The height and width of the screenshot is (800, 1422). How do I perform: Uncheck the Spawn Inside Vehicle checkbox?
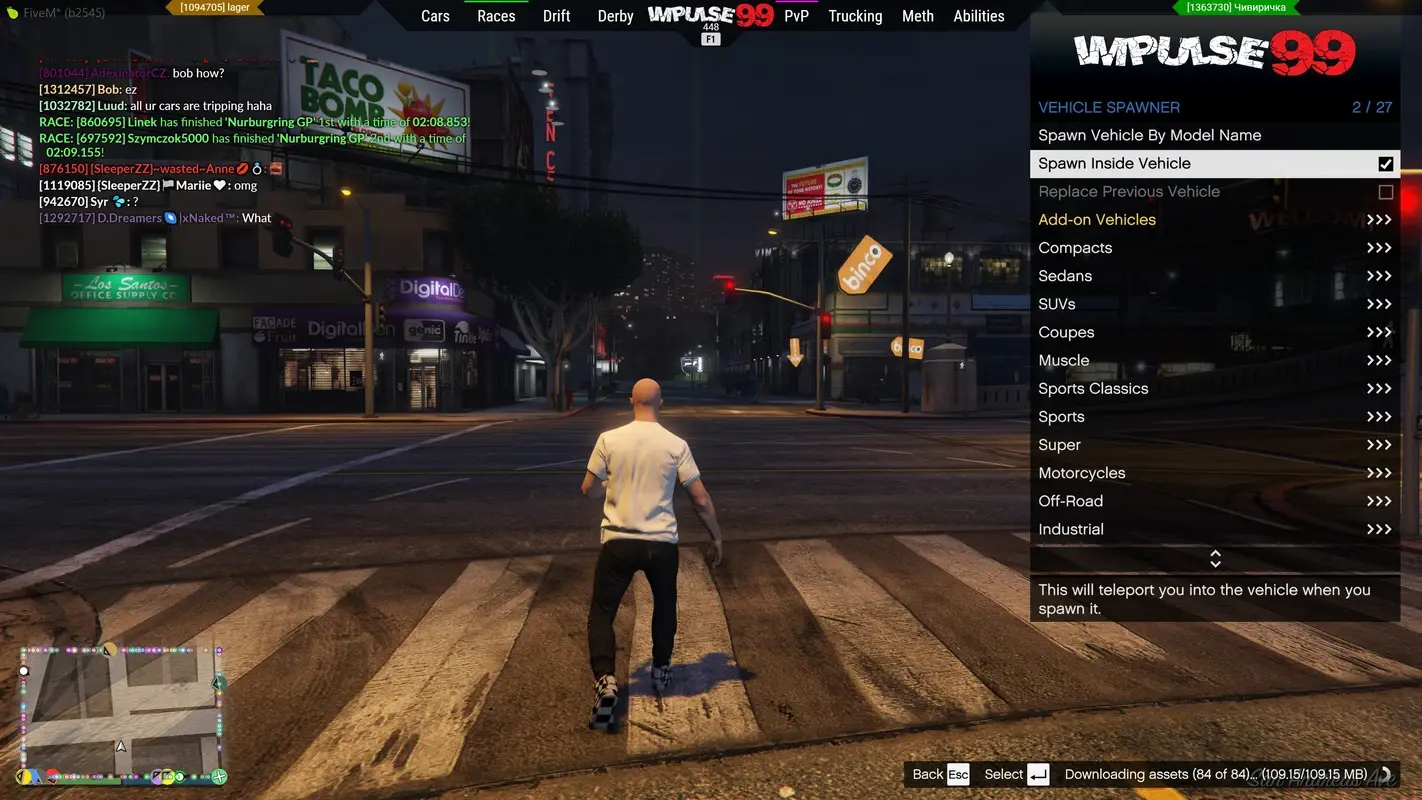[1385, 163]
